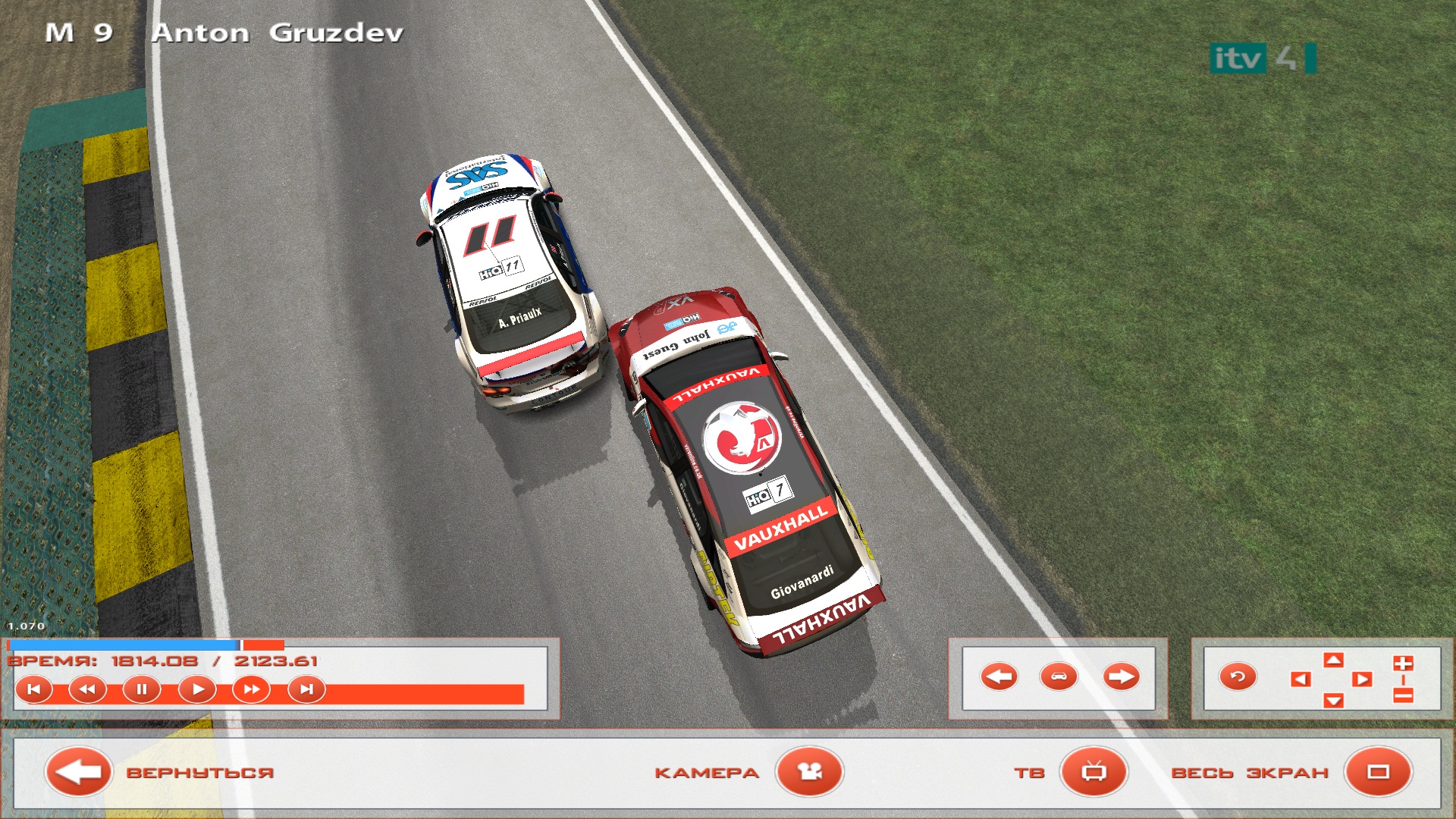Select the car icon button
This screenshot has height=819, width=1456.
[x=1059, y=676]
